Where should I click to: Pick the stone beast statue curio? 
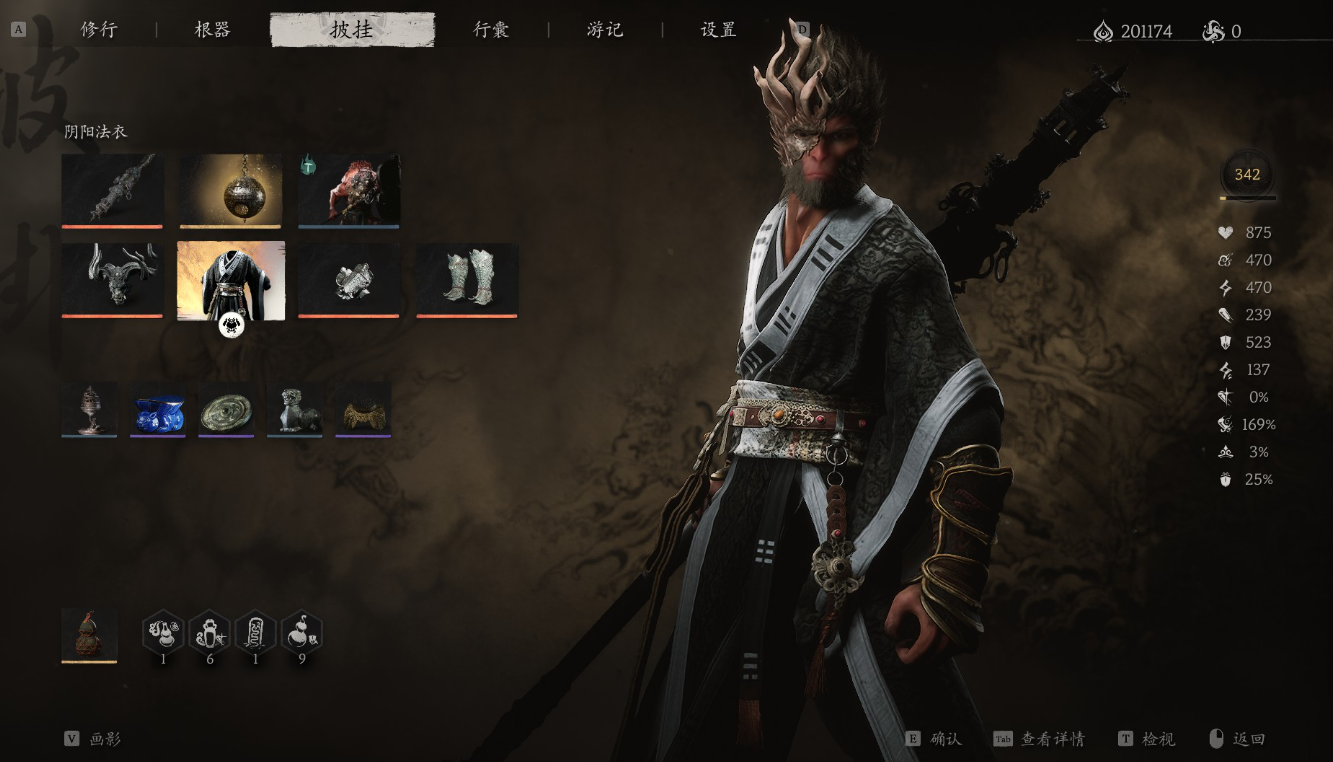point(295,409)
